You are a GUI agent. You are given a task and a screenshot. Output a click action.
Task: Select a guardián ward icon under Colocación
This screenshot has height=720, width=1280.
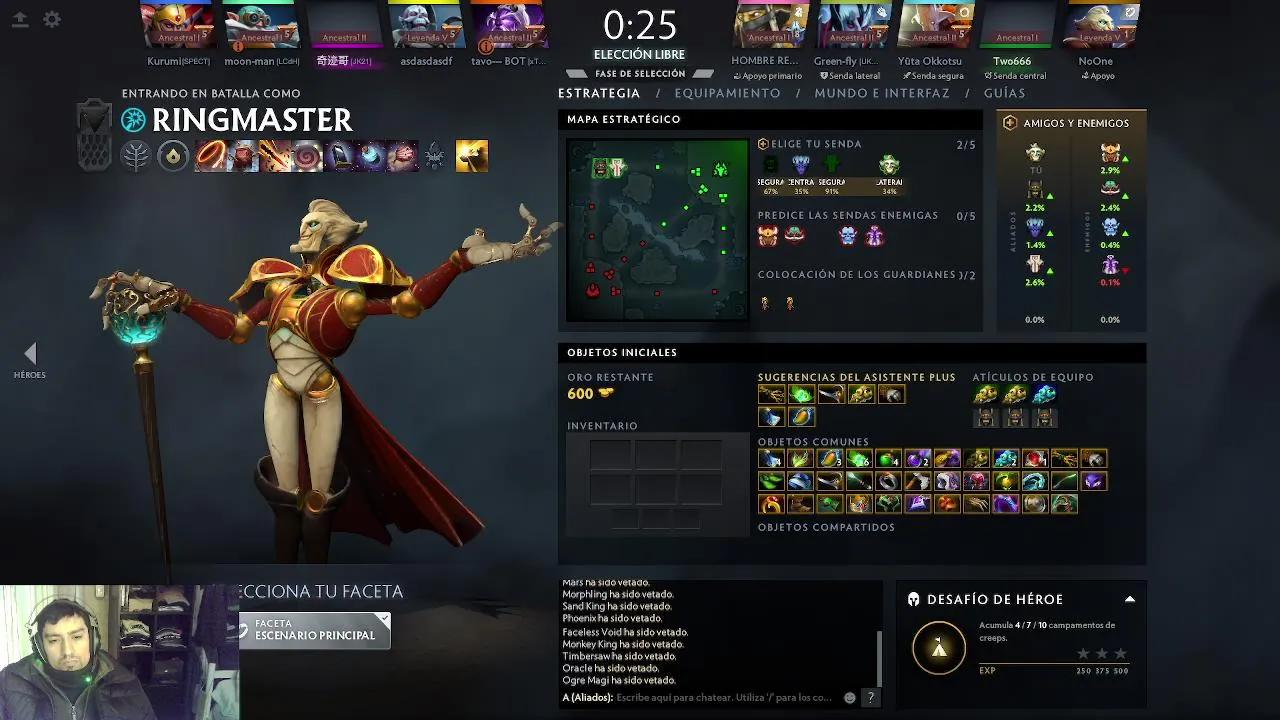766,303
